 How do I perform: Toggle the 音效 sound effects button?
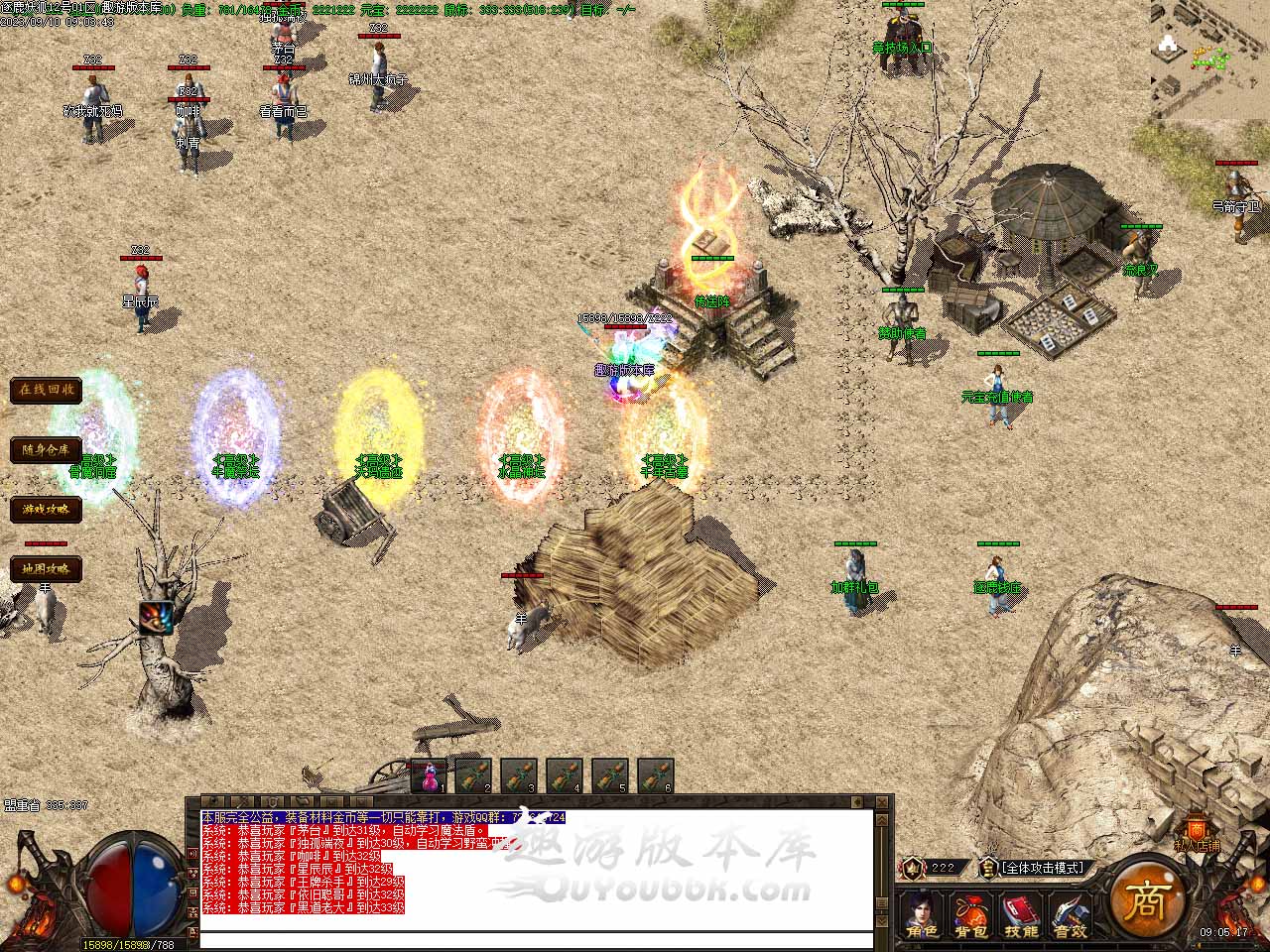pyautogui.click(x=1070, y=914)
